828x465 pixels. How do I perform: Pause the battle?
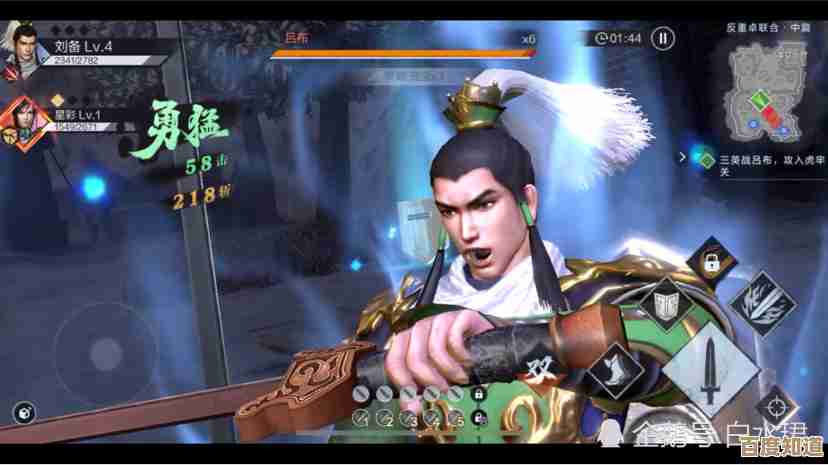pyautogui.click(x=662, y=39)
